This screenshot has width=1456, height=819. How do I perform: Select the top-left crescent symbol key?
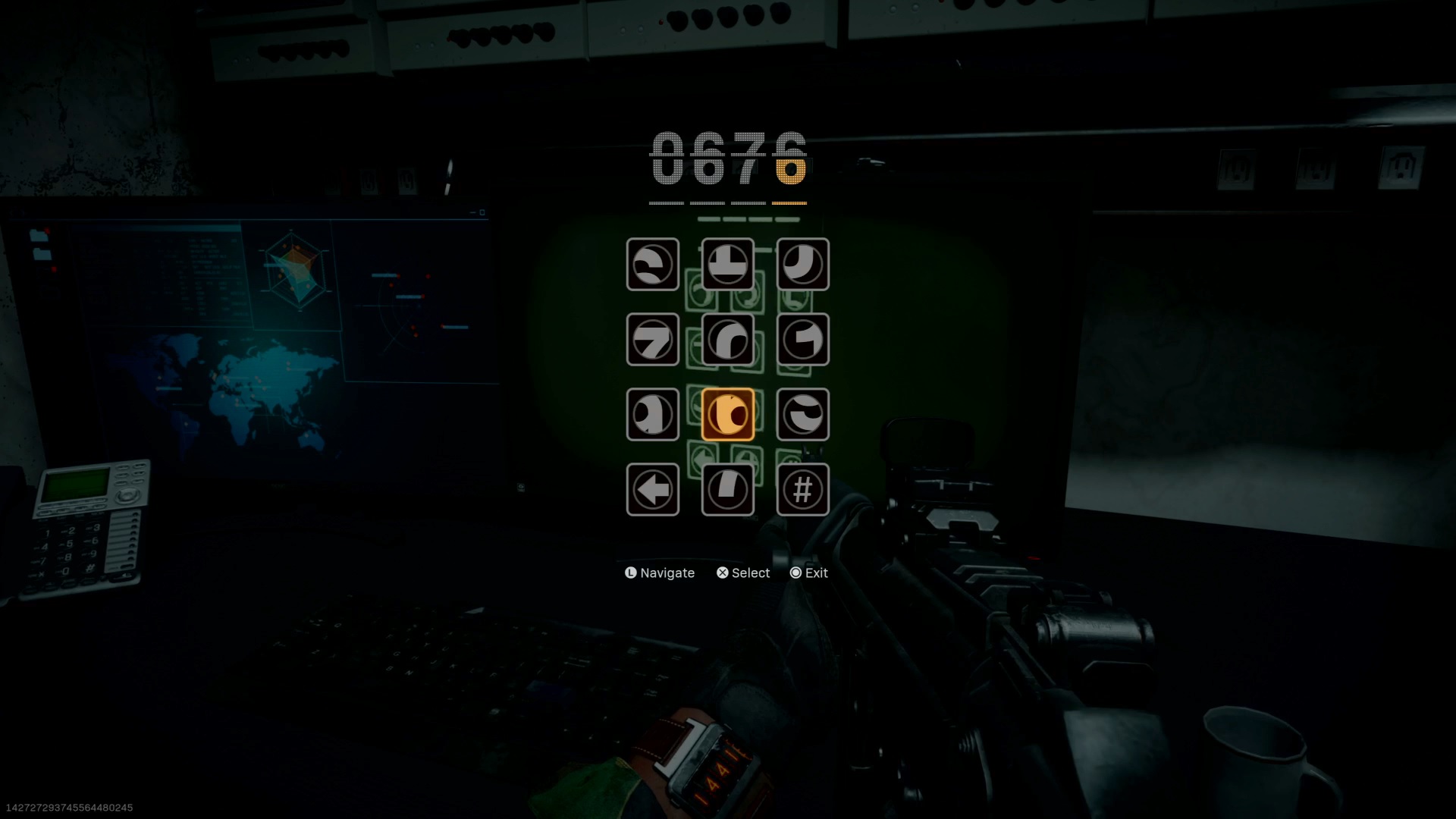click(x=652, y=265)
